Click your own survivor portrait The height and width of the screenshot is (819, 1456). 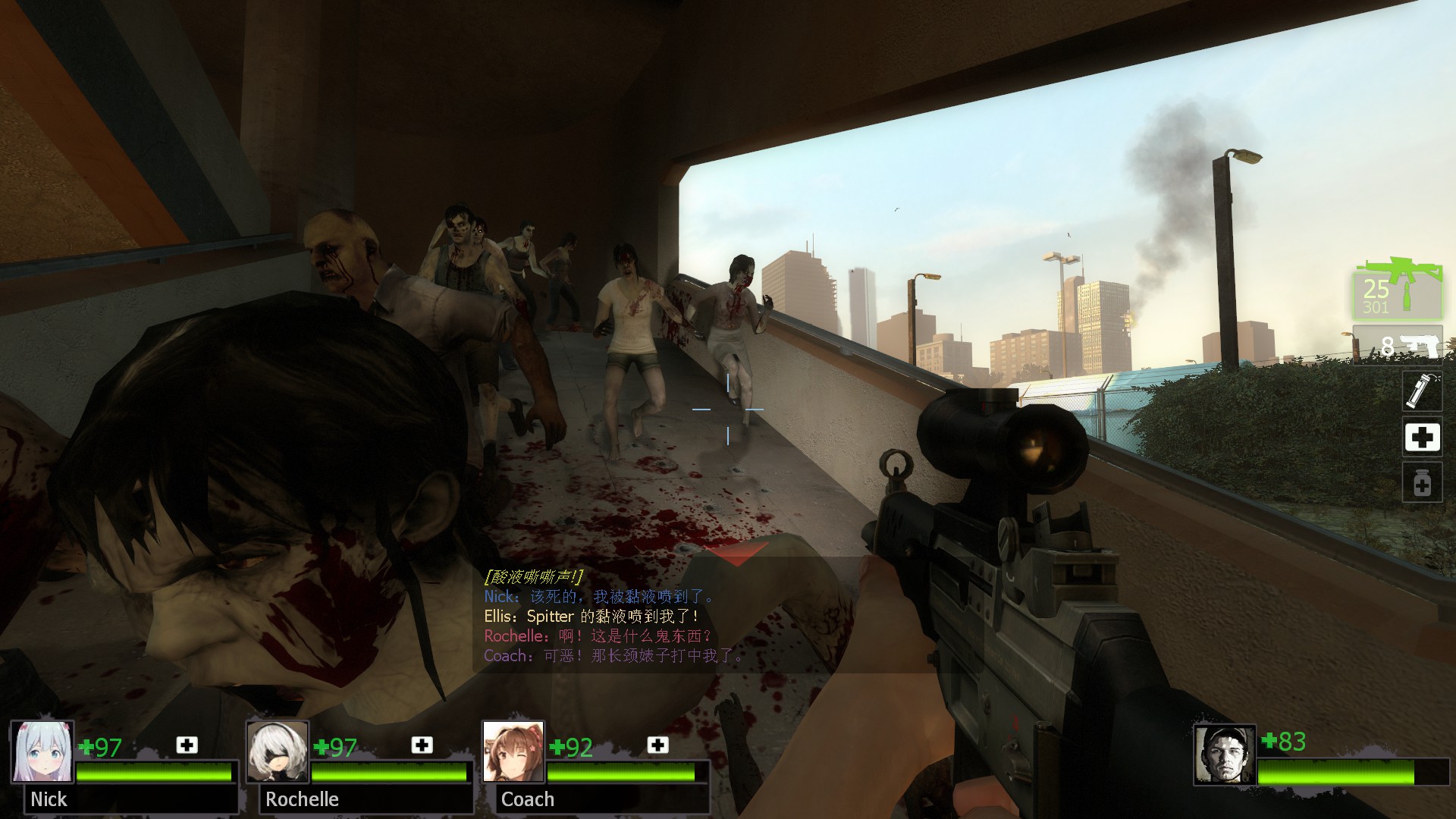(x=1224, y=755)
